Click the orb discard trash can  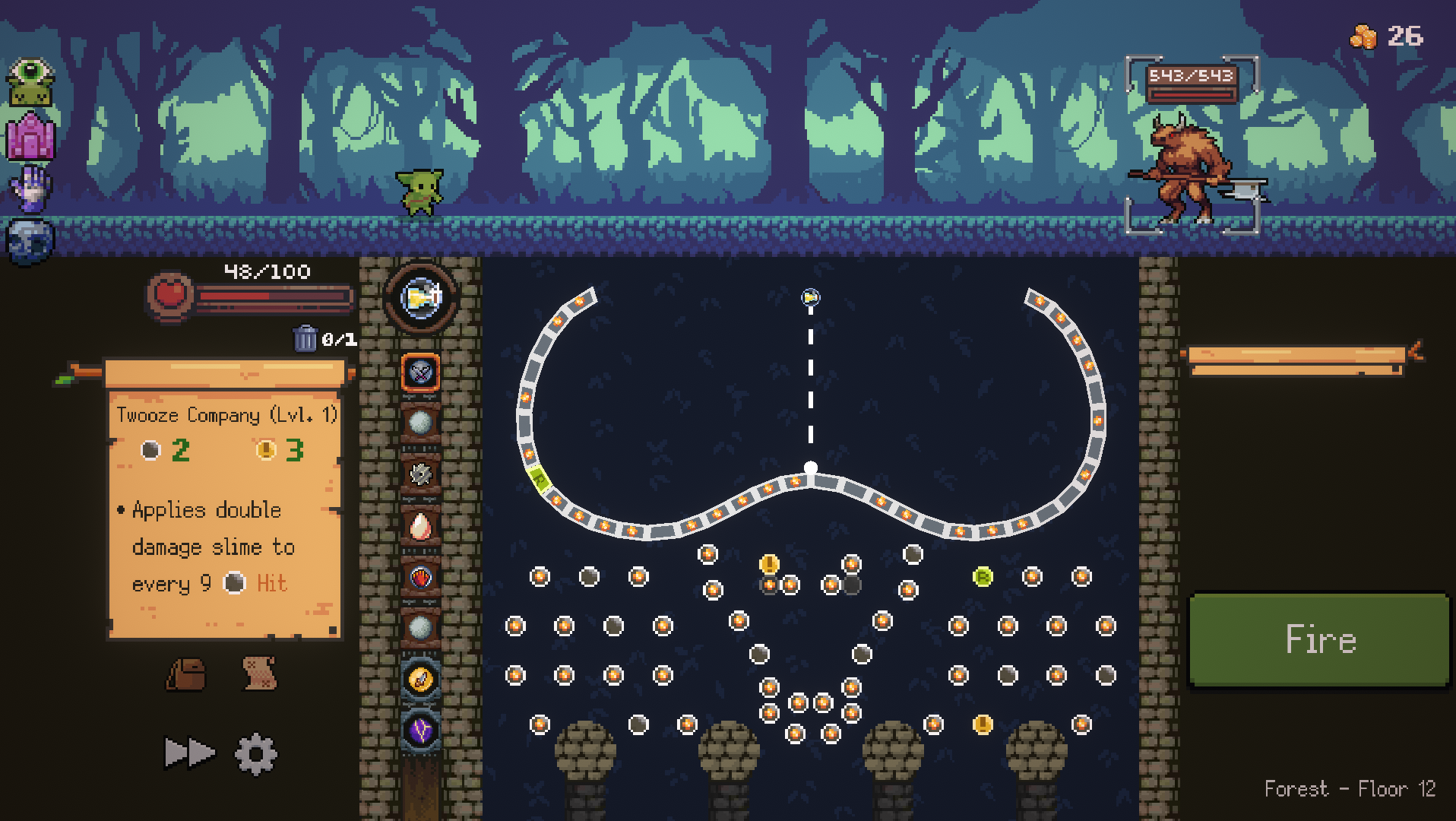point(305,338)
